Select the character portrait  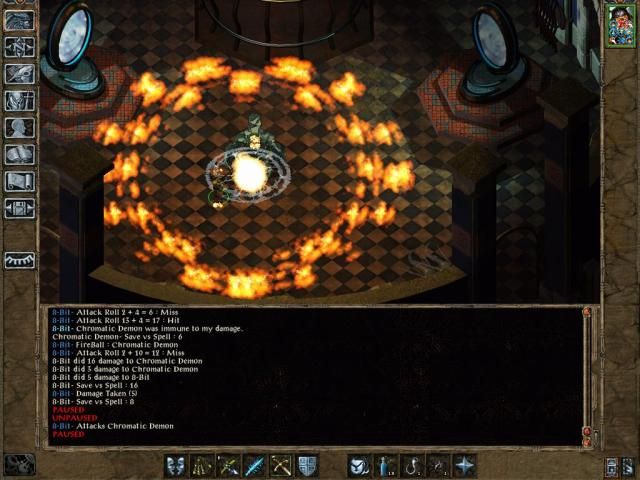pyautogui.click(x=619, y=26)
